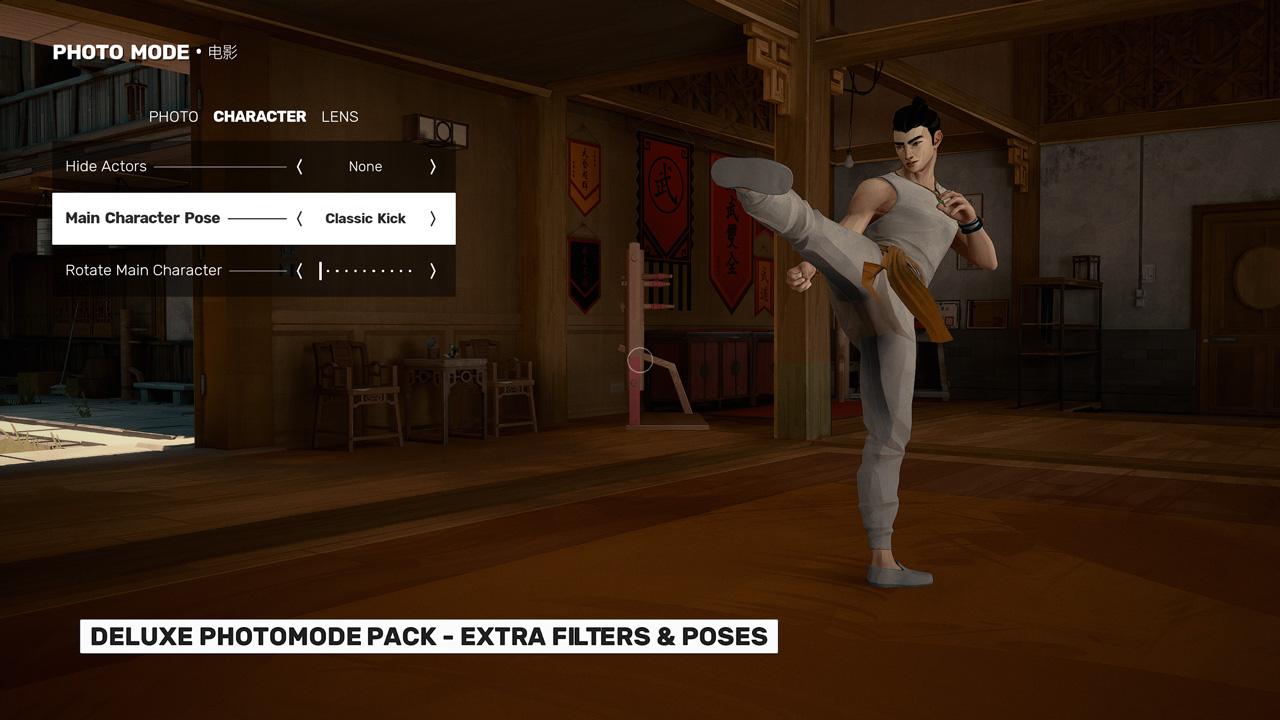Click the Deluxe Photomode Pack banner

point(428,636)
